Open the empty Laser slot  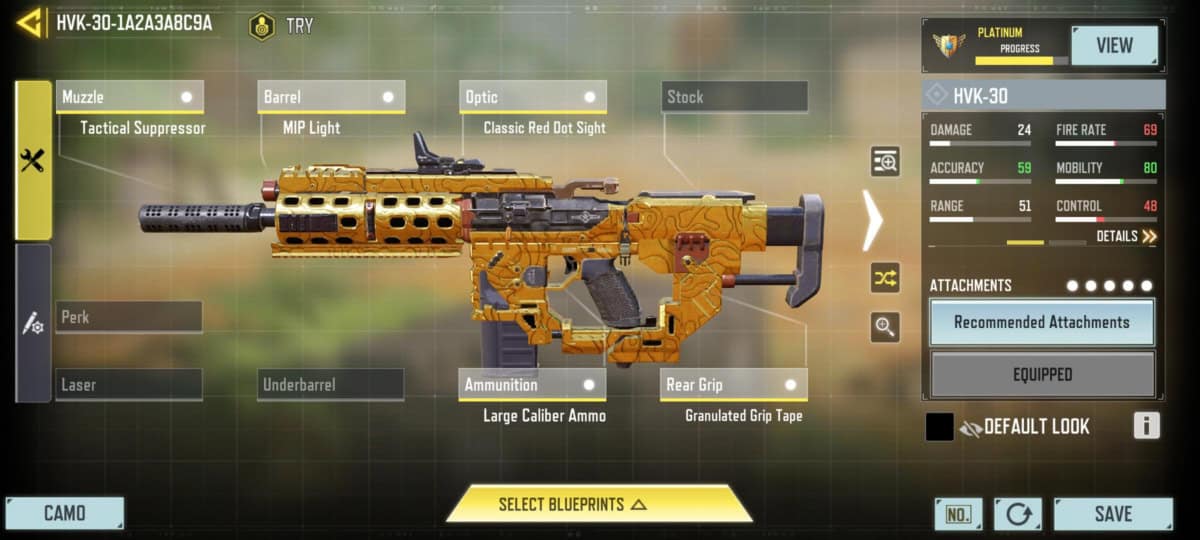coord(129,384)
